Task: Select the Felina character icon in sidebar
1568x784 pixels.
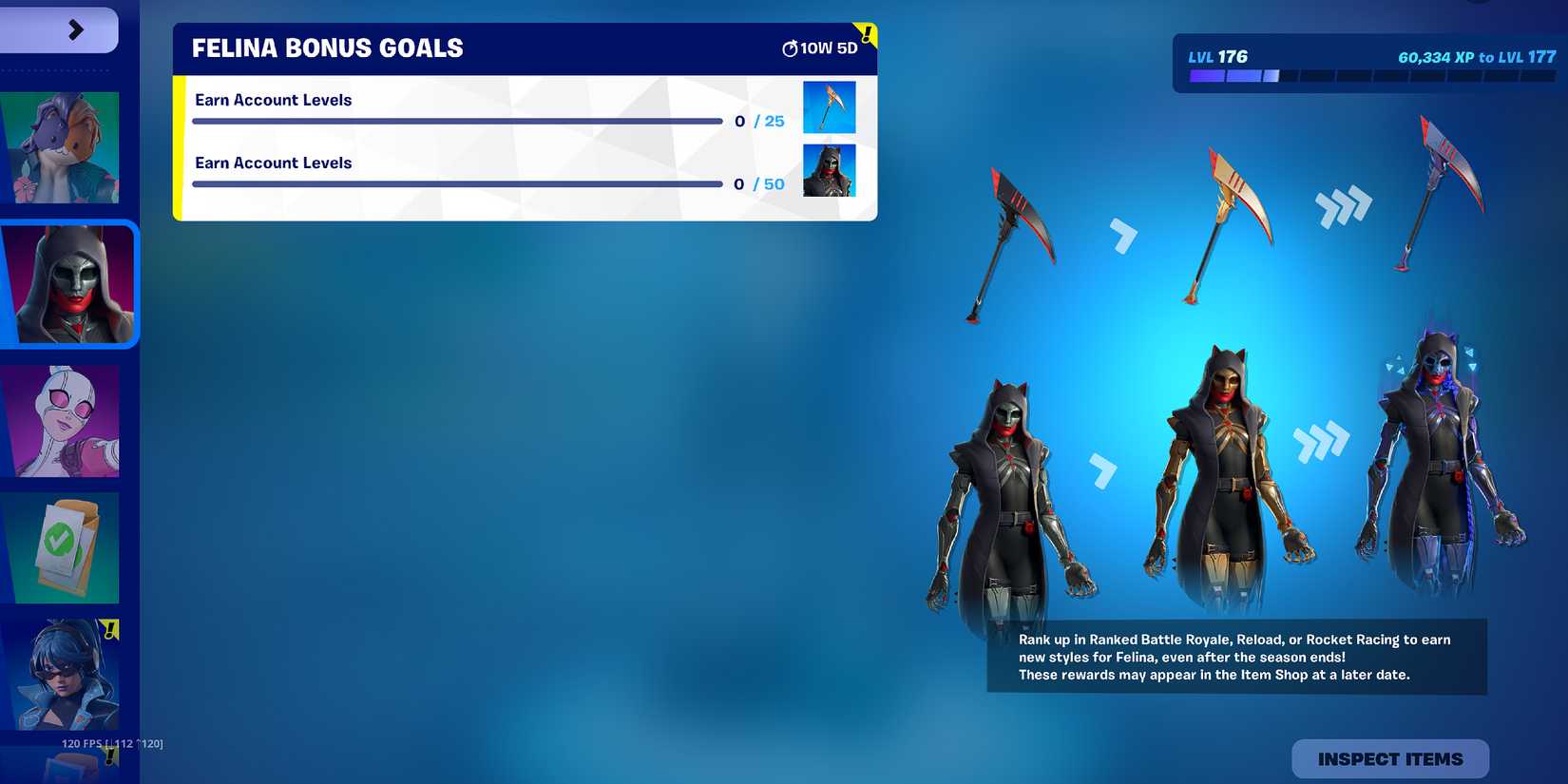Action: tap(69, 282)
